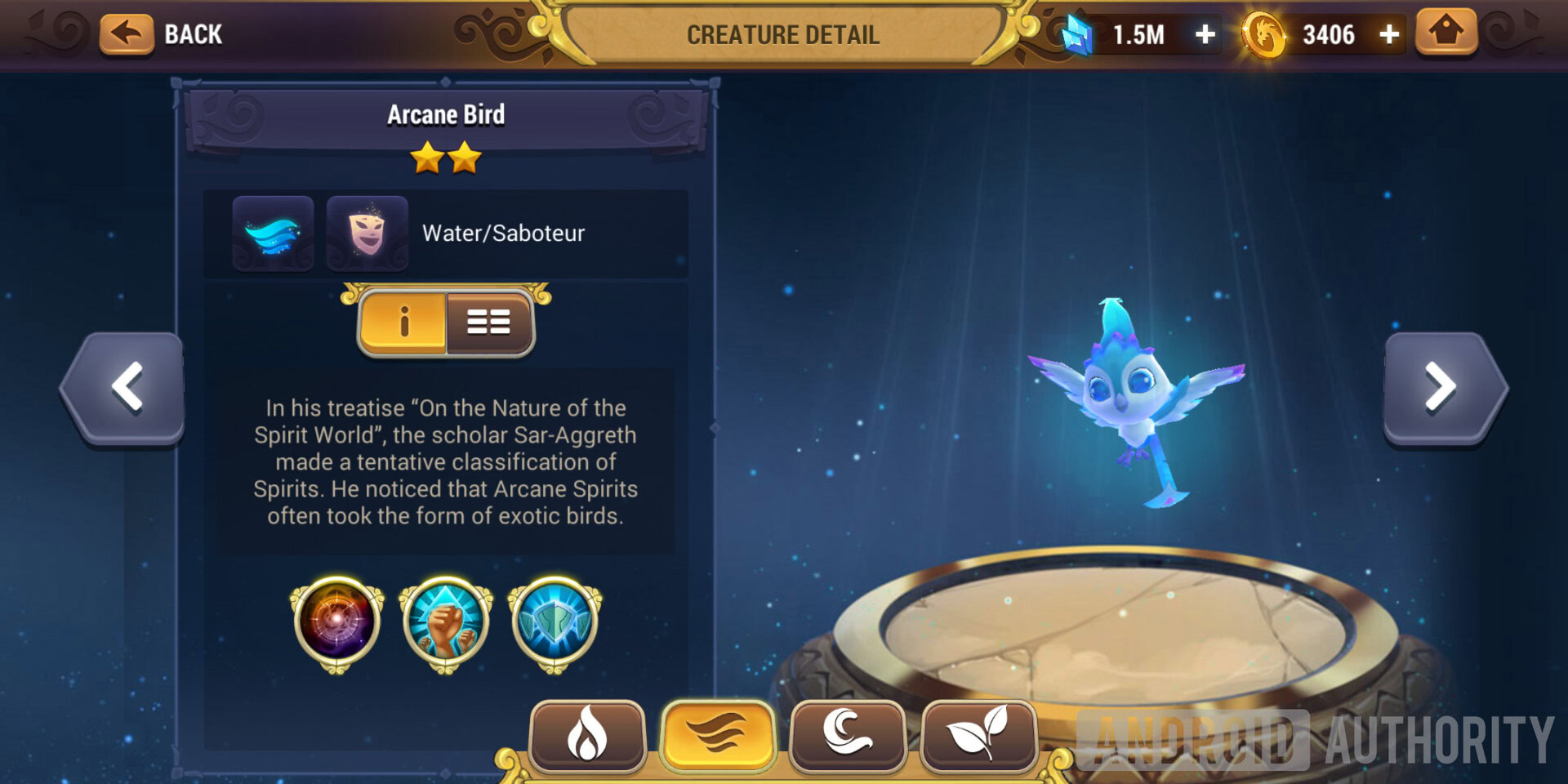Open the stats list tab

(489, 323)
